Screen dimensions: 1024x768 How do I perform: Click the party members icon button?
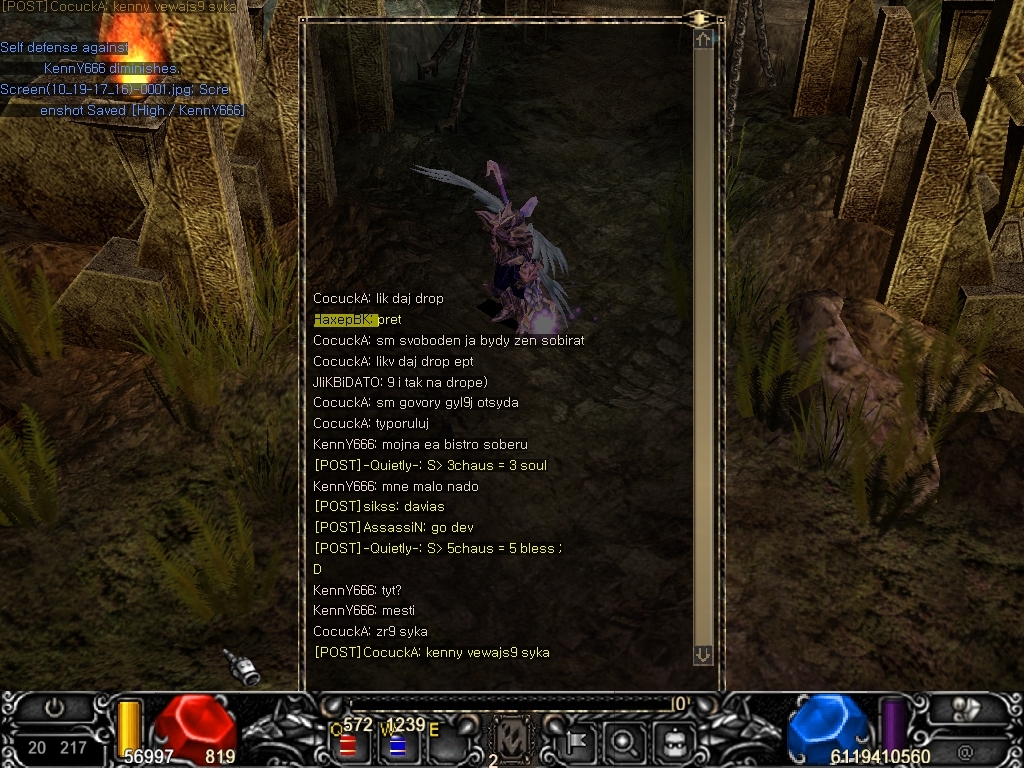(x=965, y=708)
